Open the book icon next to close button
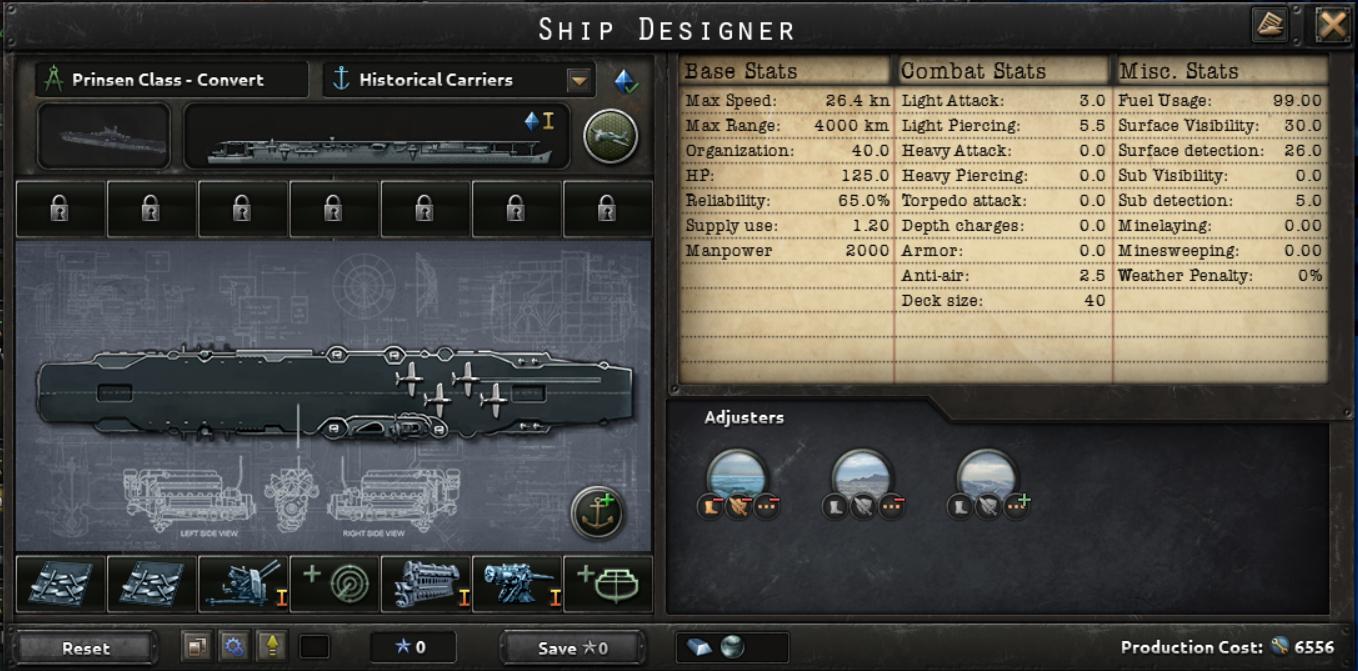The image size is (1358, 671). pos(1270,24)
